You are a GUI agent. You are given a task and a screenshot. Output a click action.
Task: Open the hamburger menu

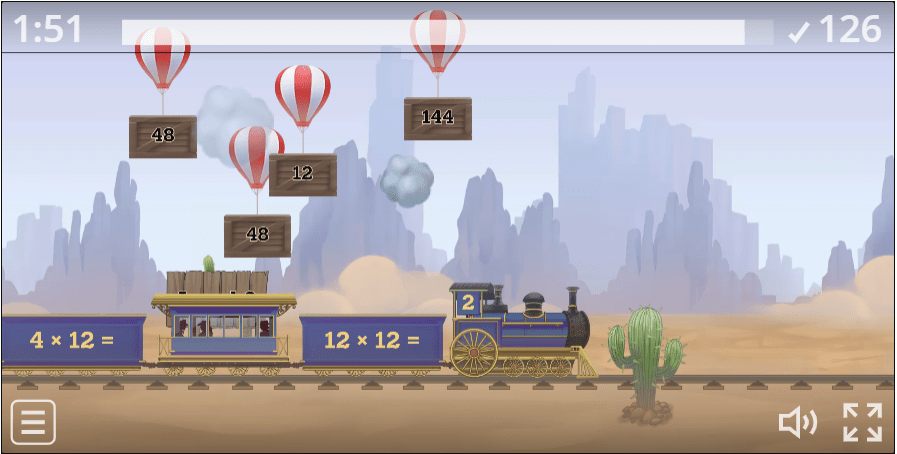tap(33, 422)
